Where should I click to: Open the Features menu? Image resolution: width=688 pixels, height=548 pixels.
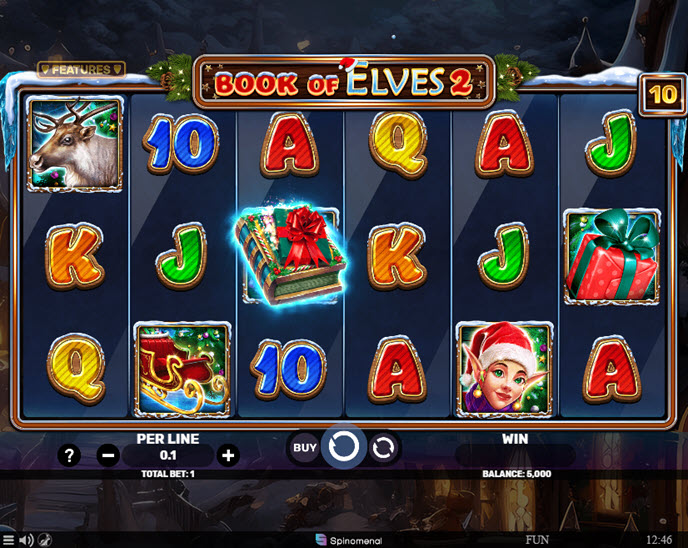(81, 69)
